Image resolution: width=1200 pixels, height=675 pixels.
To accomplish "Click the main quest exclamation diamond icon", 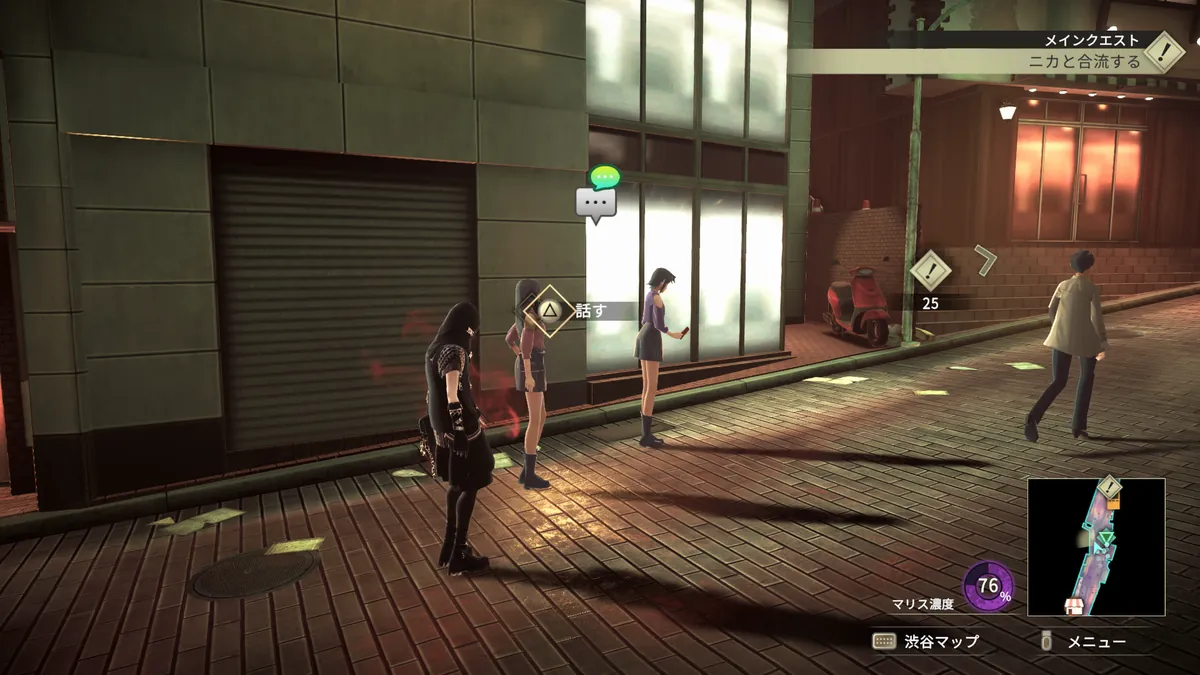I will click(x=1164, y=51).
